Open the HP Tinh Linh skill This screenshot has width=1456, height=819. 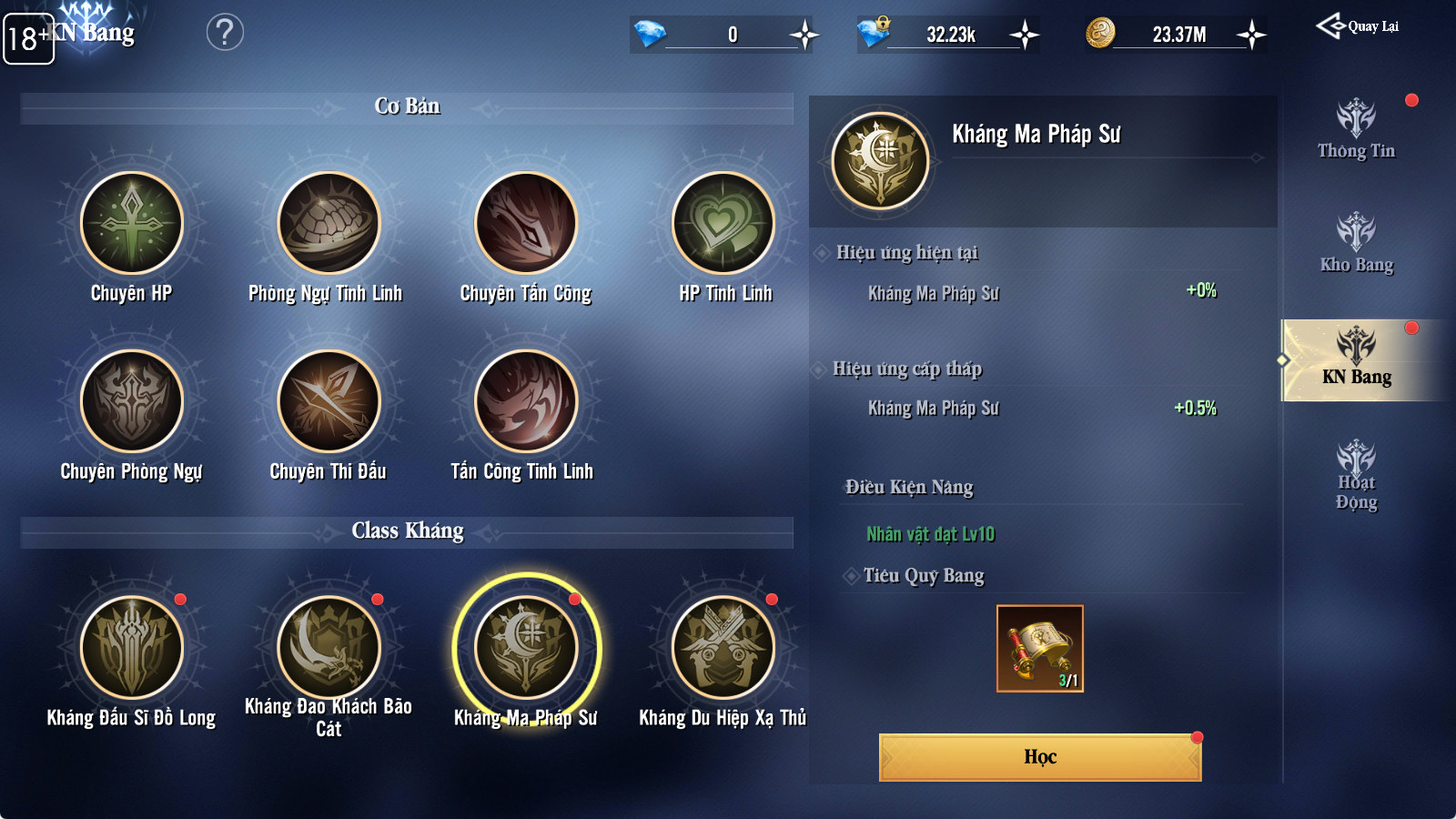click(x=723, y=223)
